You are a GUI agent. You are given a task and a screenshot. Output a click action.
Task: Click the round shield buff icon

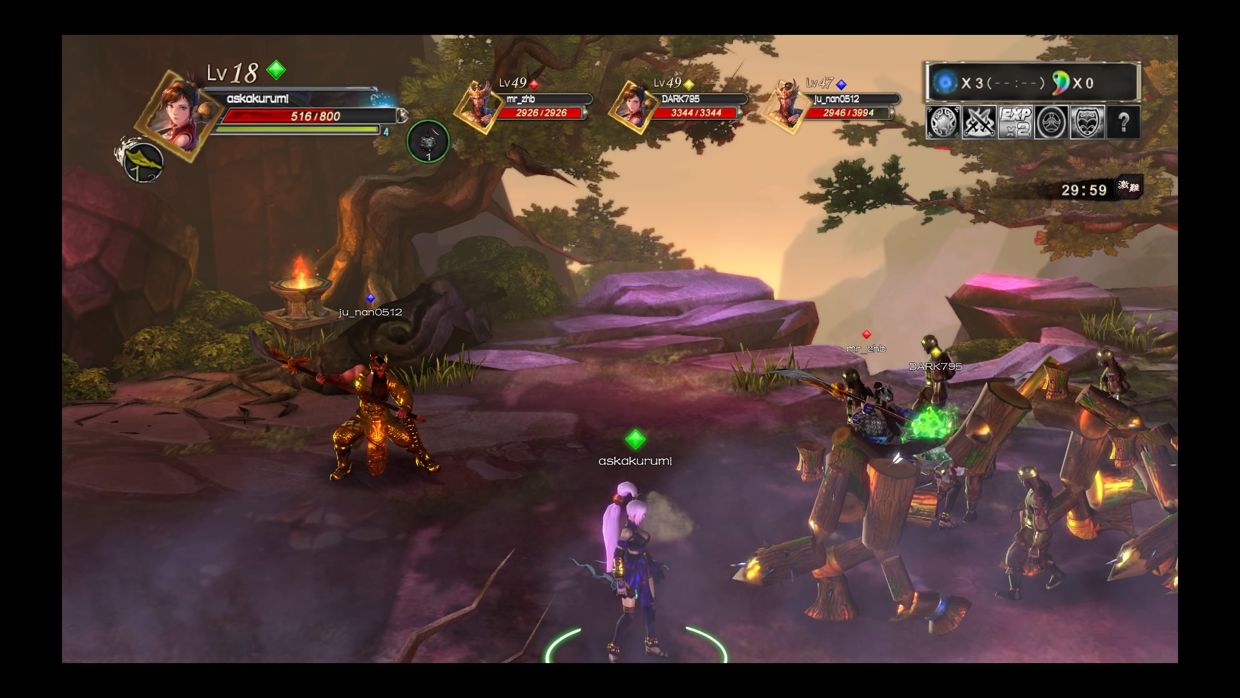click(x=943, y=122)
